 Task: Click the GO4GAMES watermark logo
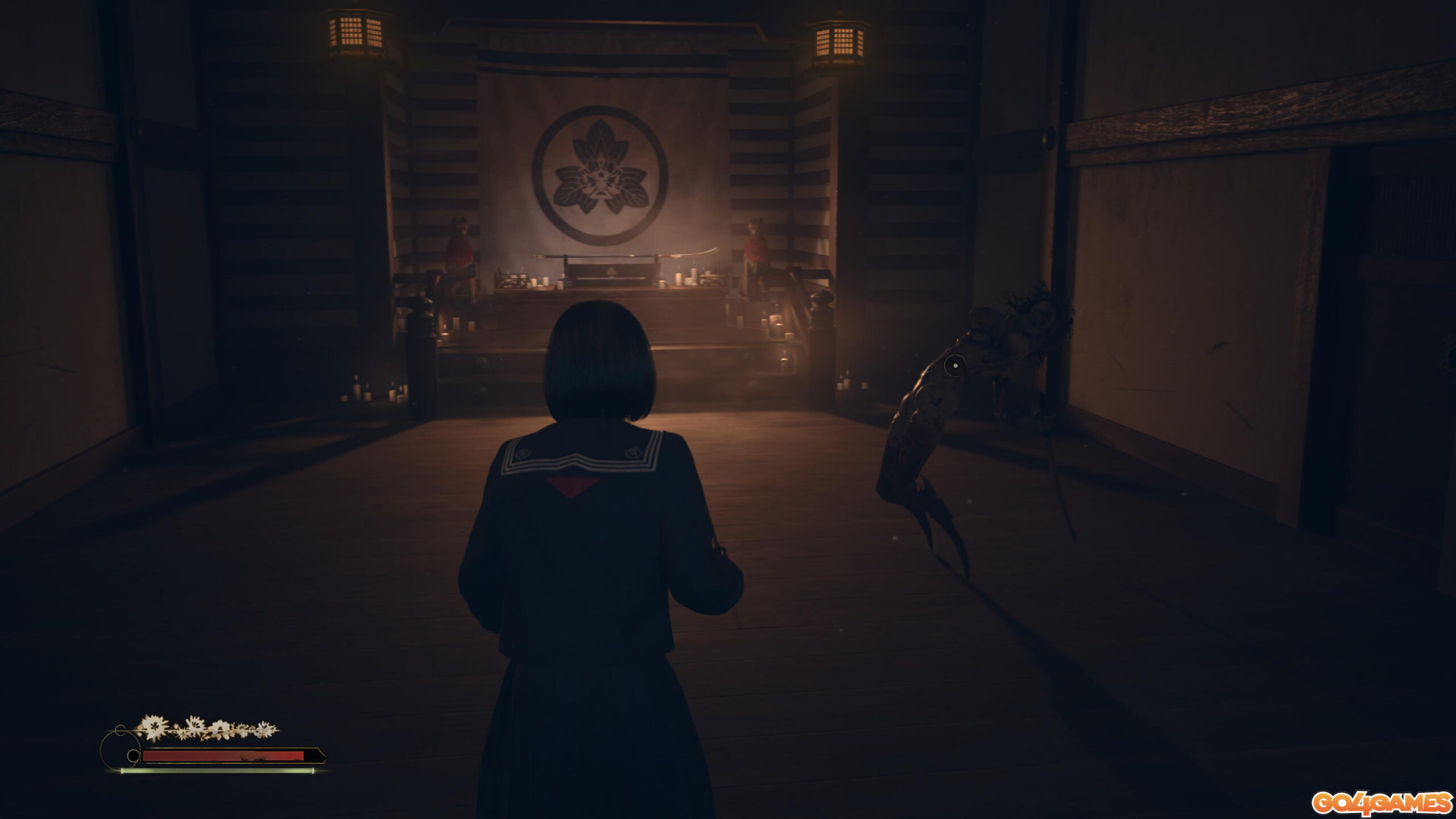1382,803
